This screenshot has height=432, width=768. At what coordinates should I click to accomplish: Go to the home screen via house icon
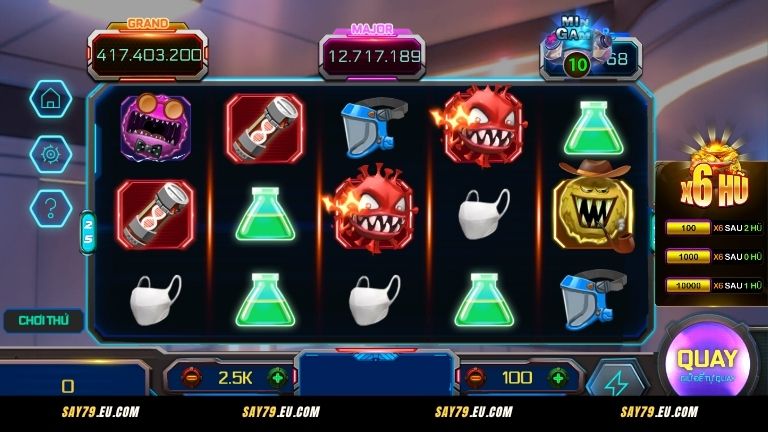coord(48,98)
